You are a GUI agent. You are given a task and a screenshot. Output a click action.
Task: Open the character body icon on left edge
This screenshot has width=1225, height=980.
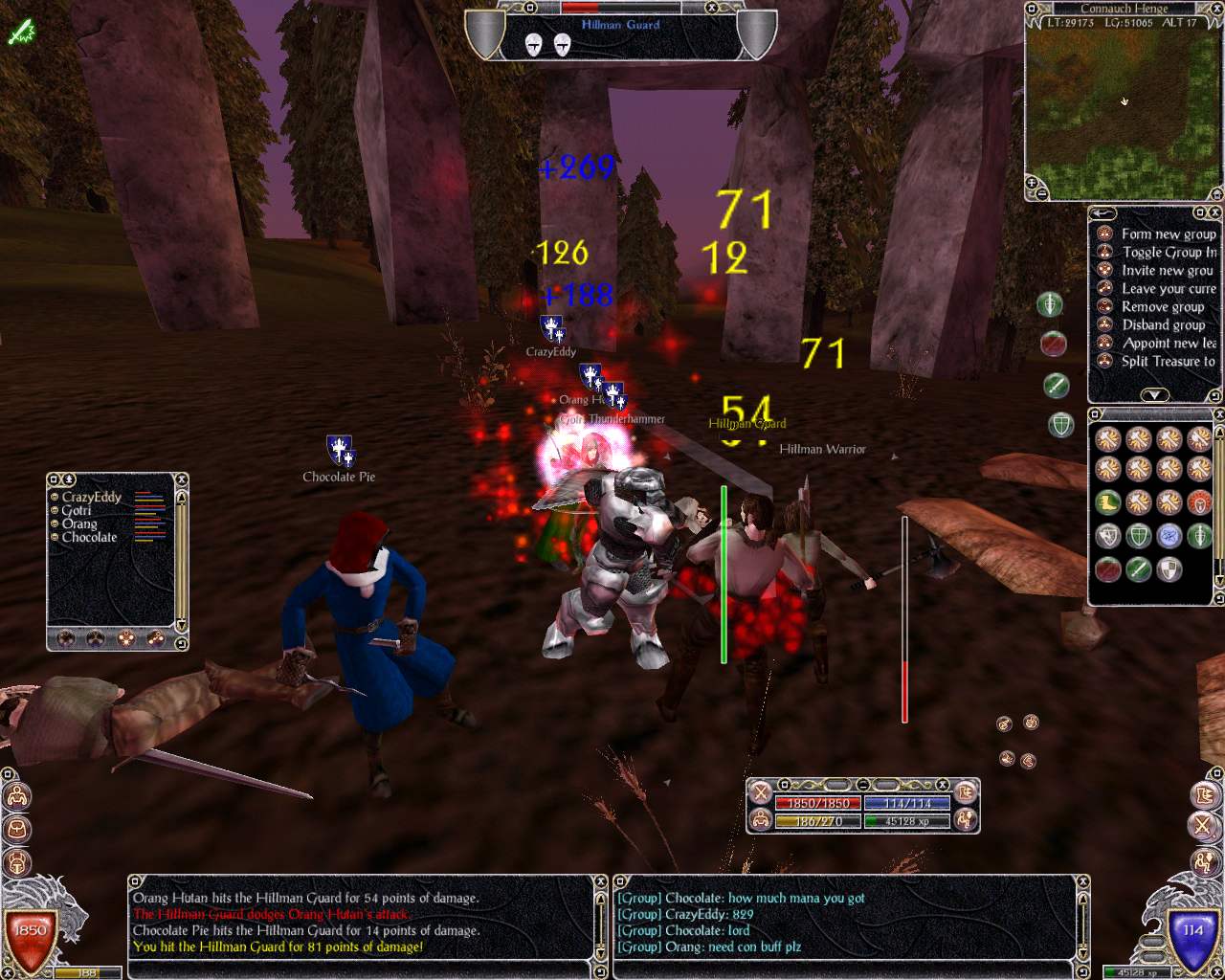coord(16,796)
